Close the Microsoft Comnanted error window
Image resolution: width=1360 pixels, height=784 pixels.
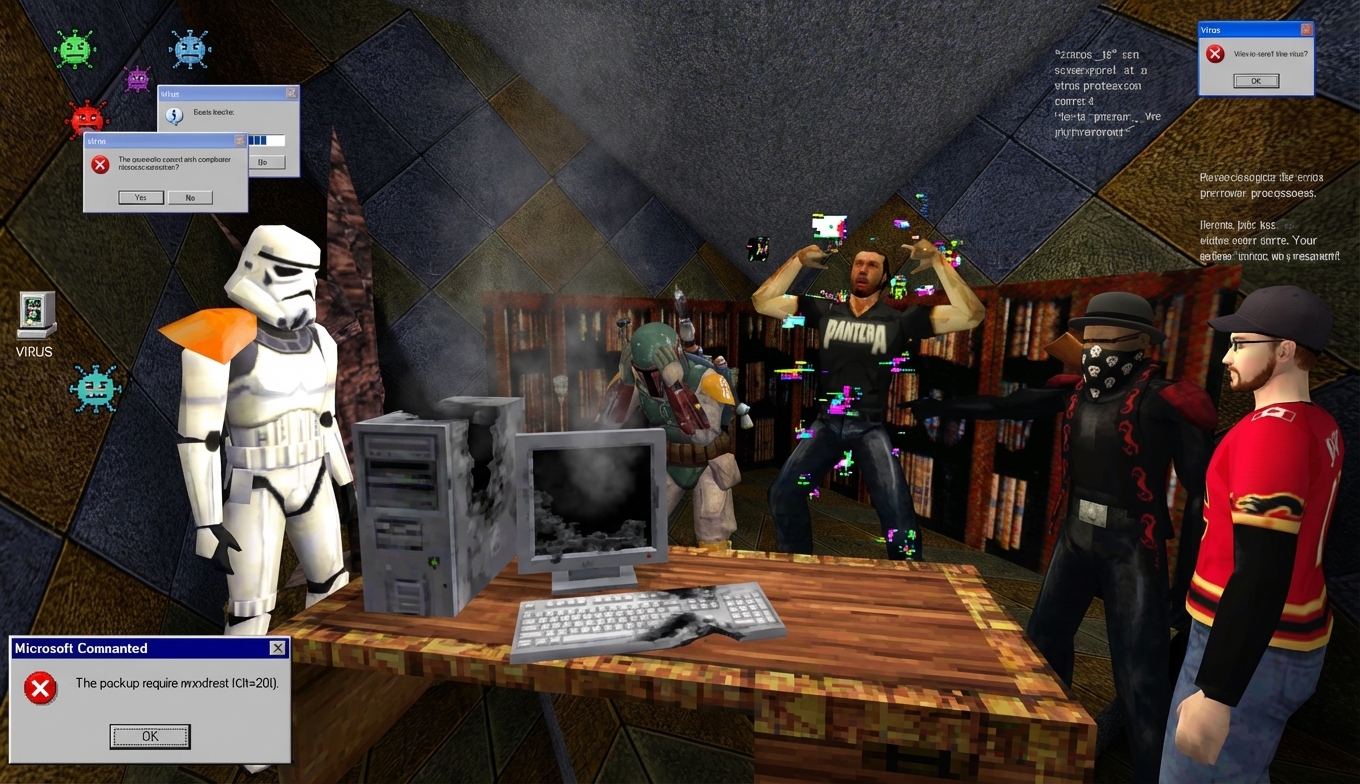(x=277, y=648)
